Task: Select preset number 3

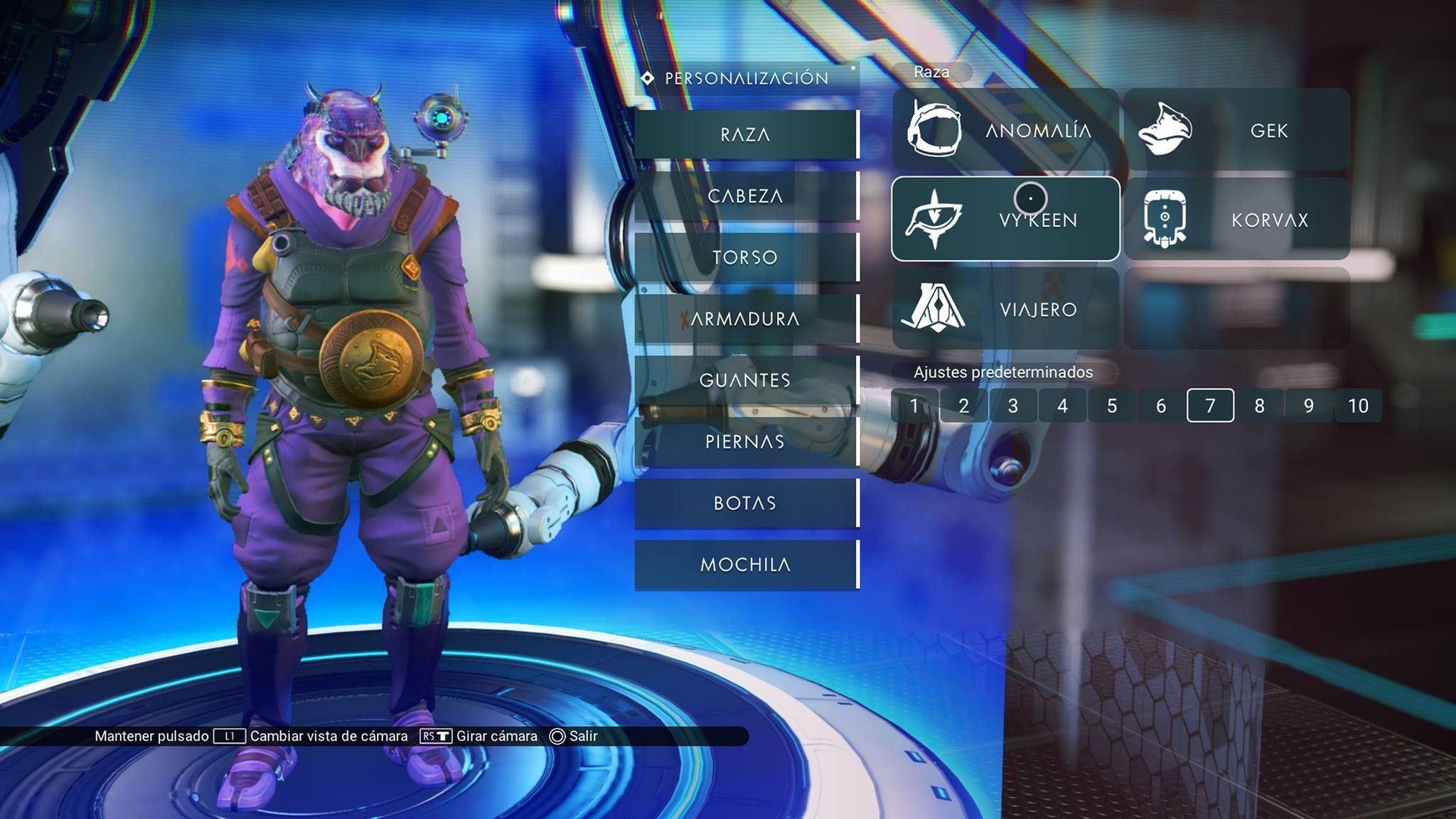Action: click(1013, 406)
